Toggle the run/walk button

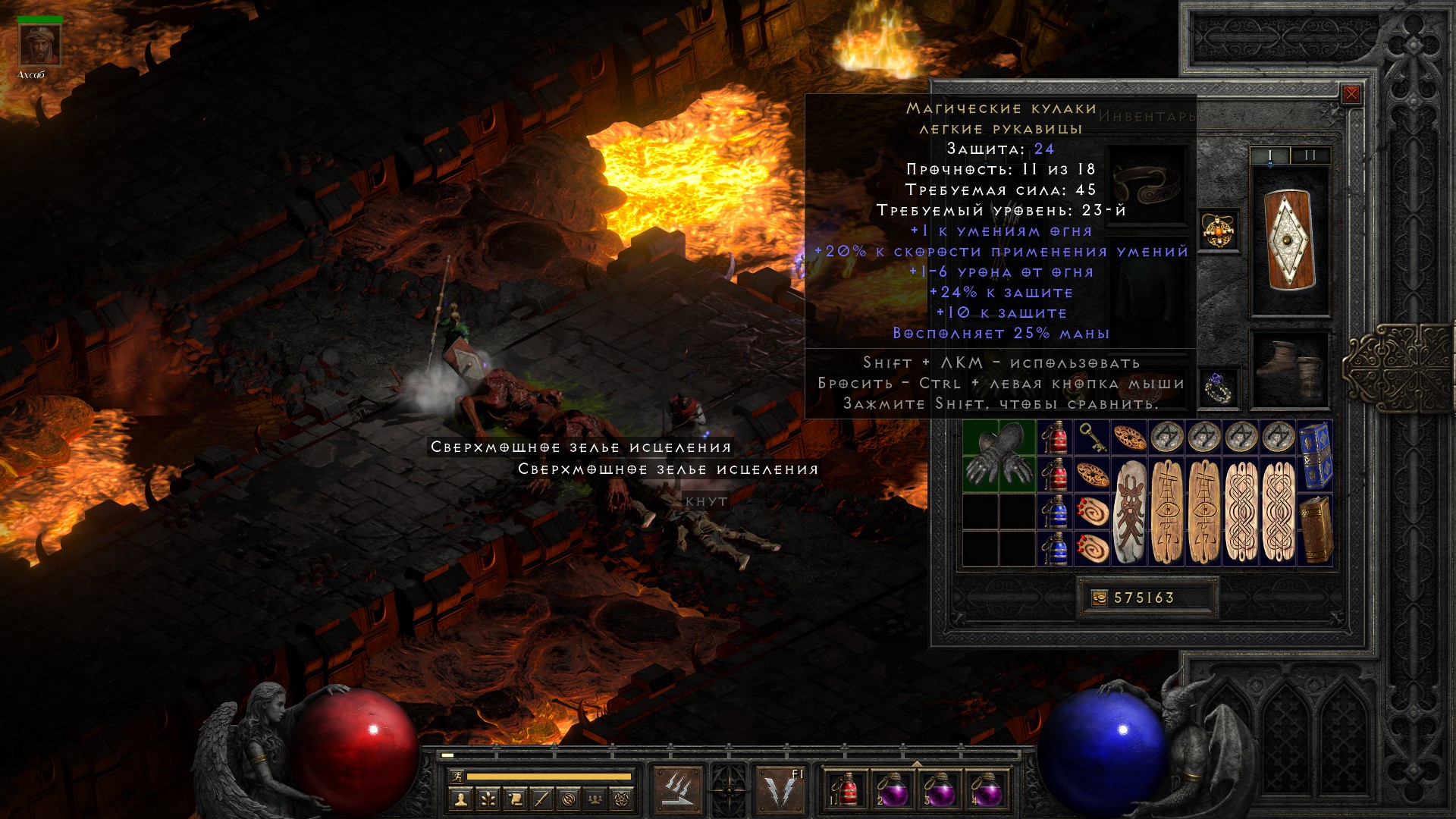click(455, 777)
